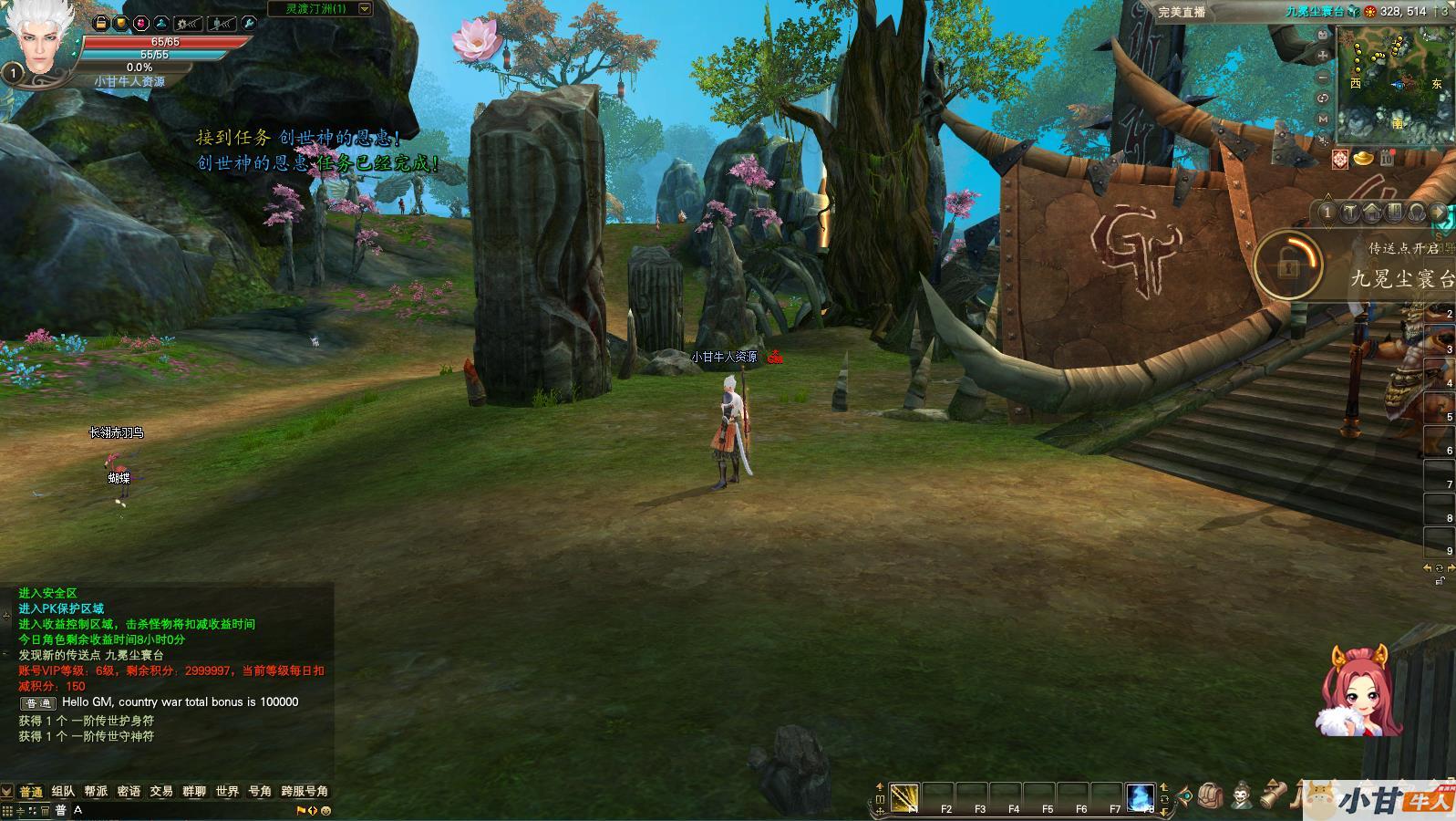Open the backpack inventory
The image size is (1456, 821).
point(1210,796)
